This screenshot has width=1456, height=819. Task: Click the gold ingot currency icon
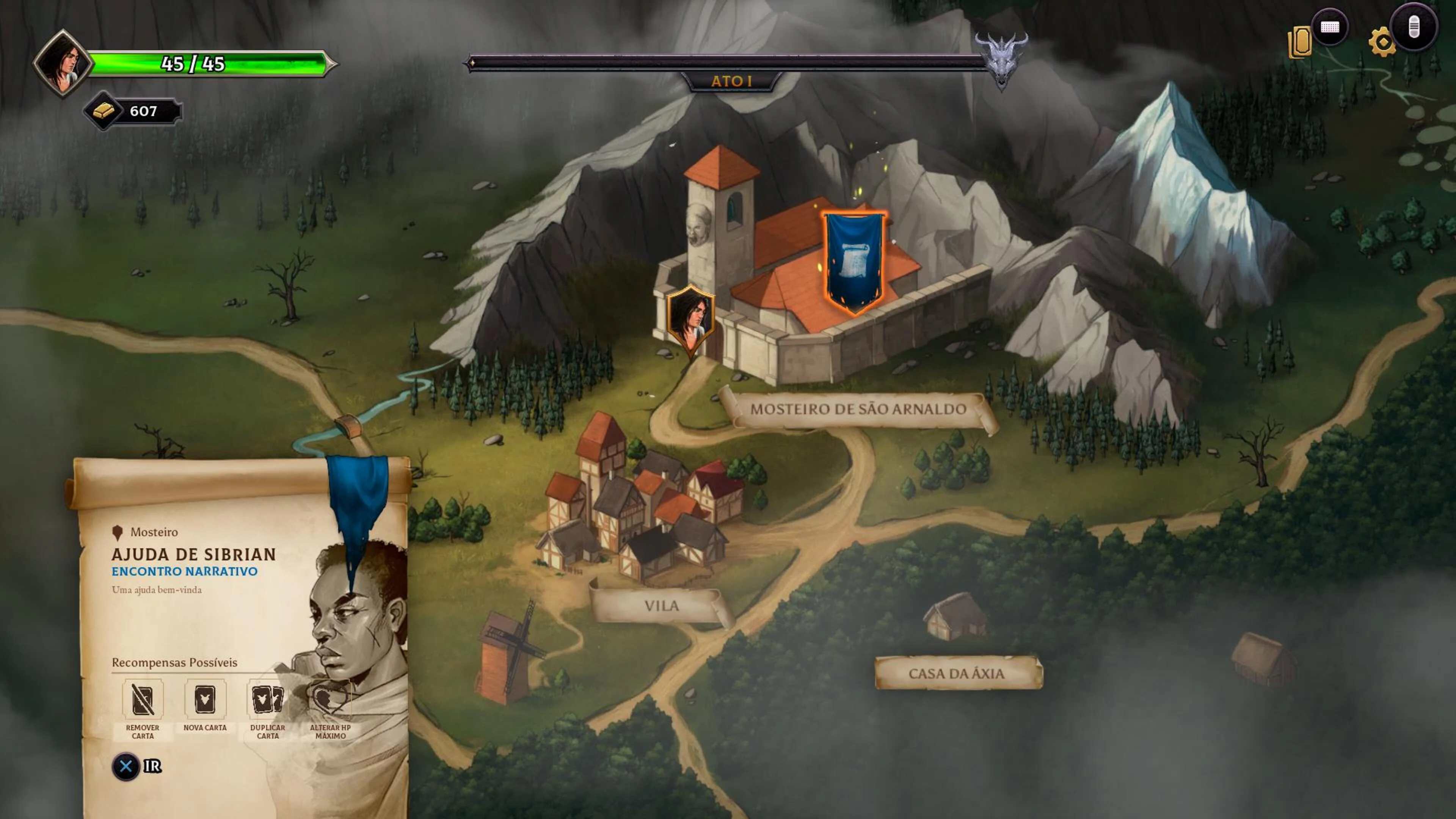[103, 111]
